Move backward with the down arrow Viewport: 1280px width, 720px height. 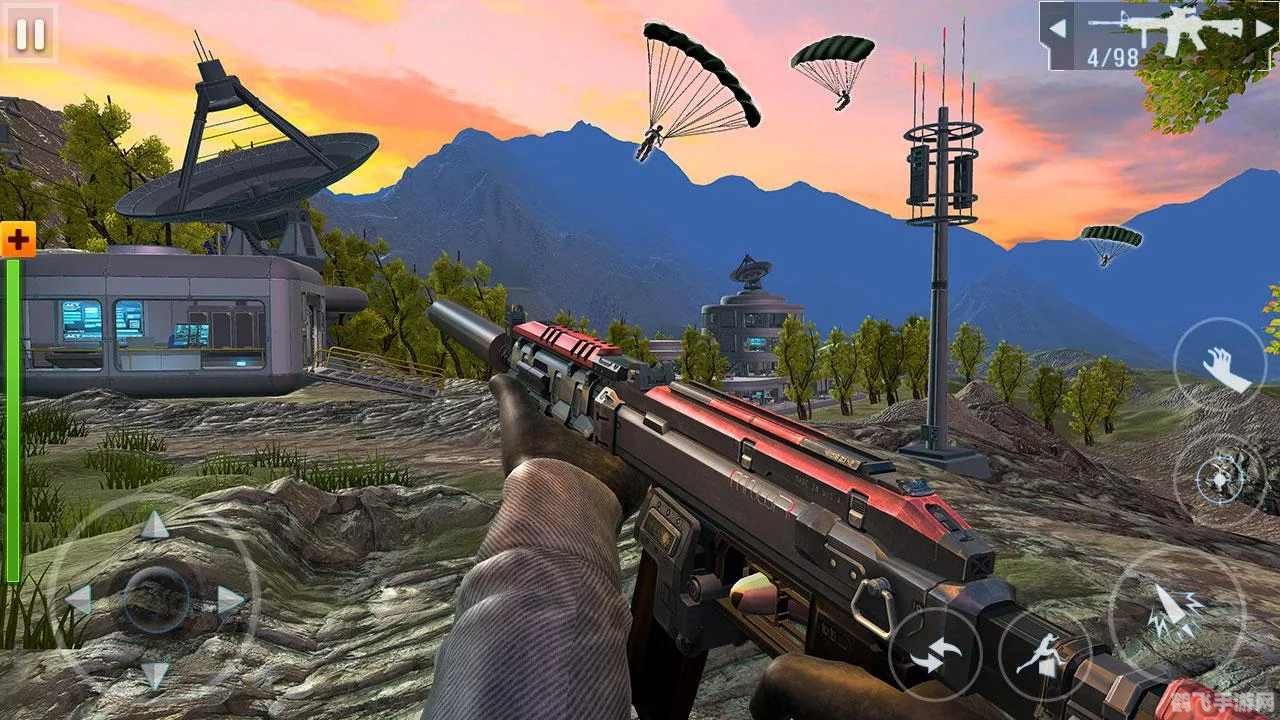pos(154,675)
